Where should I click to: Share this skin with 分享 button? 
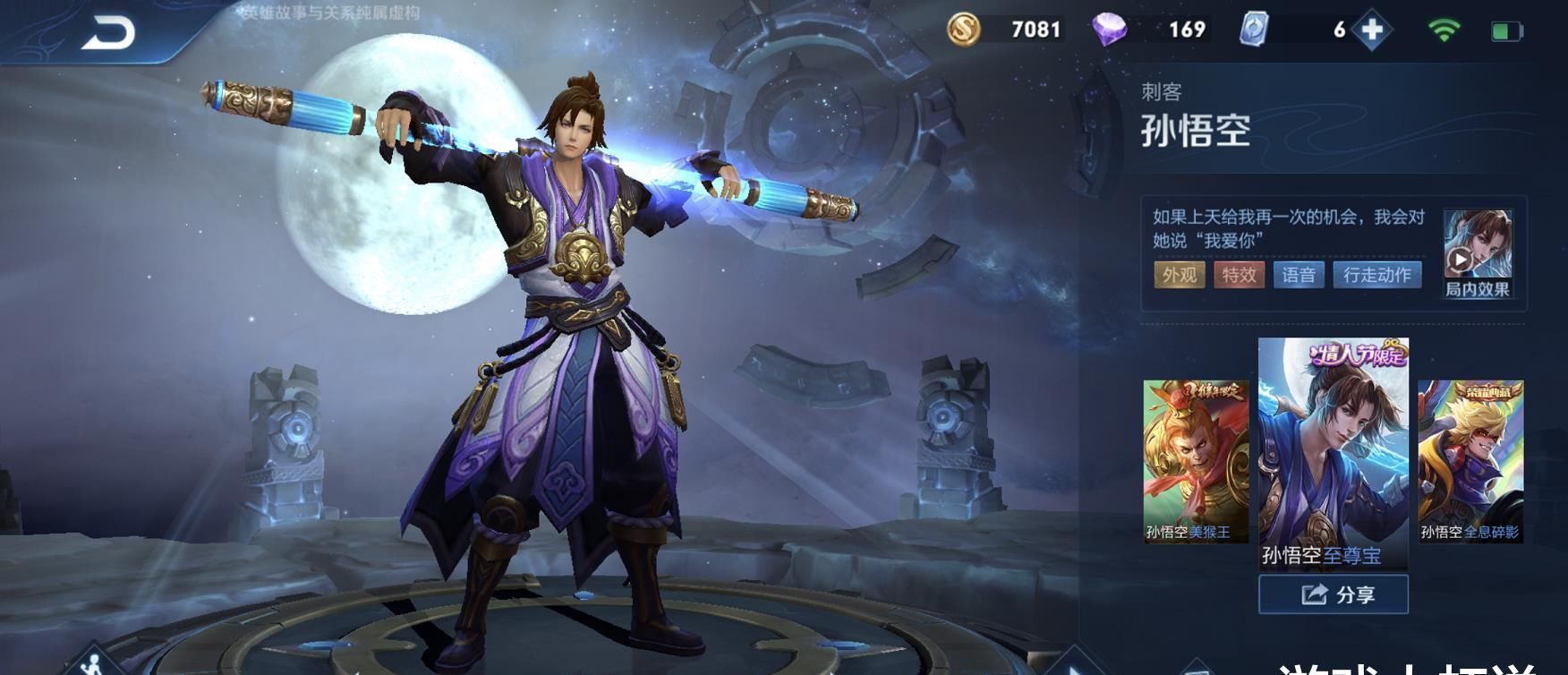click(x=1333, y=594)
